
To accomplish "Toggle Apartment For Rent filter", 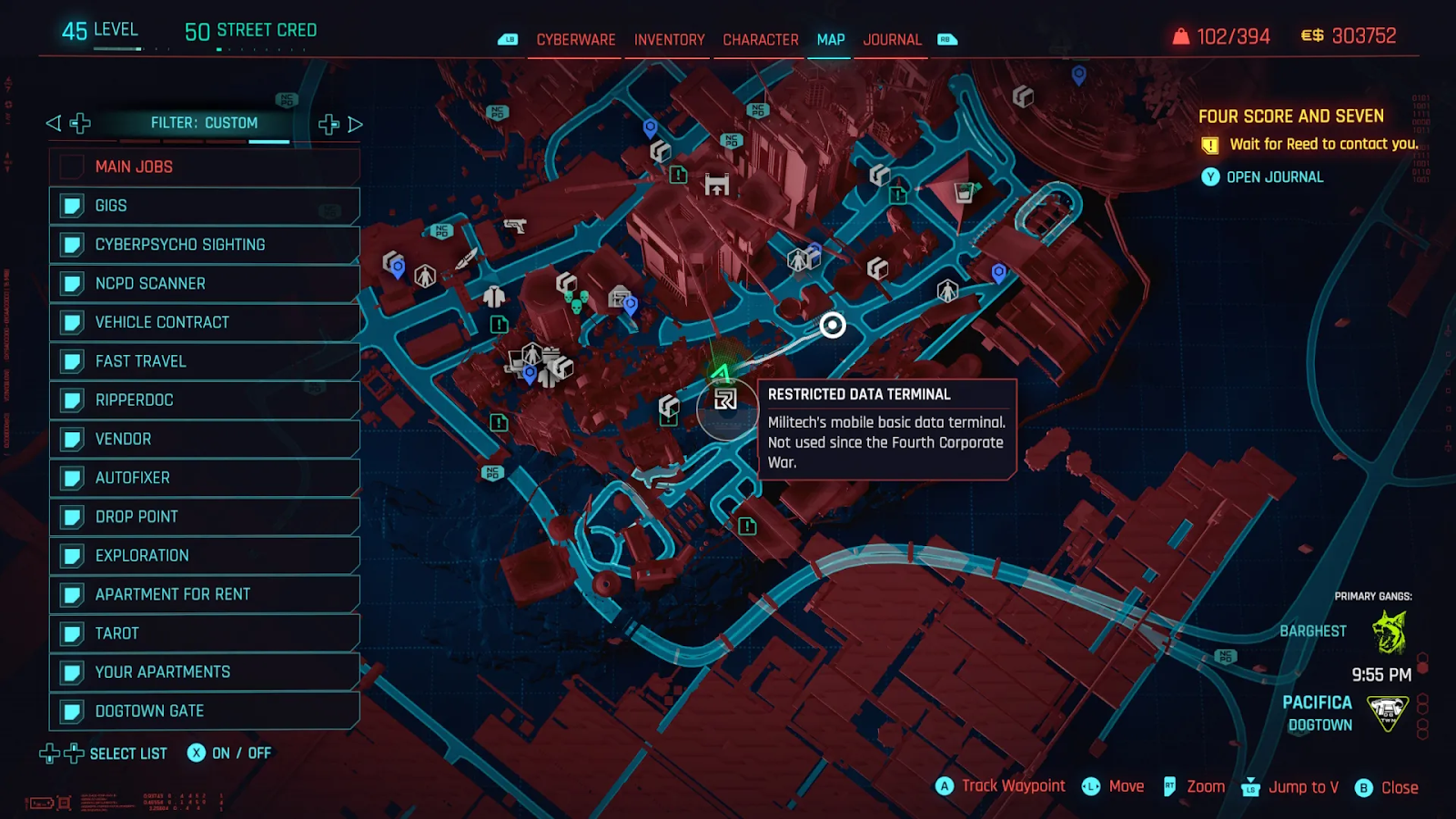I will 205,594.
